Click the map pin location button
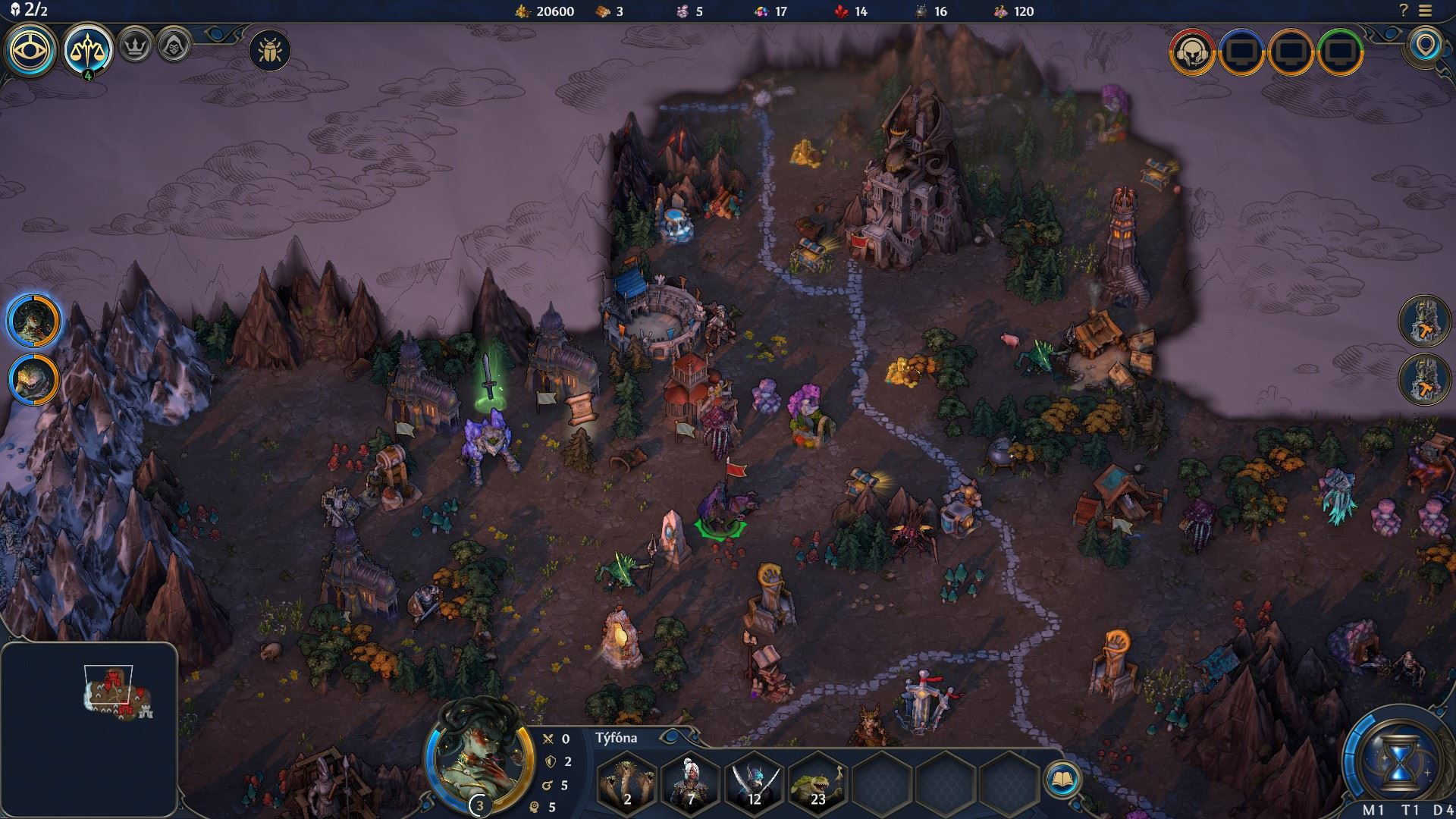 tap(1426, 46)
